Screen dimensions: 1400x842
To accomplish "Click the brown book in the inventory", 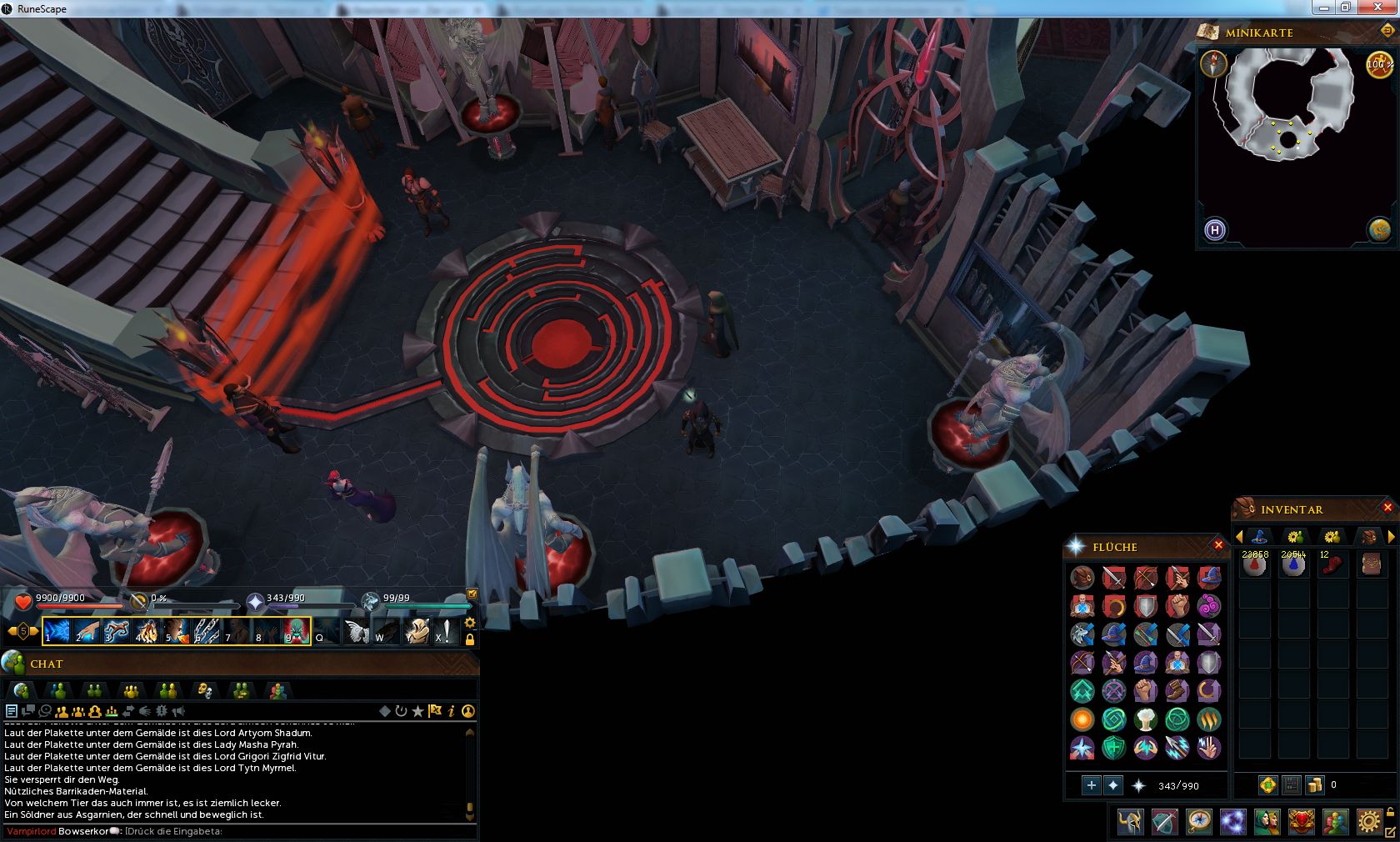I will 1371,566.
